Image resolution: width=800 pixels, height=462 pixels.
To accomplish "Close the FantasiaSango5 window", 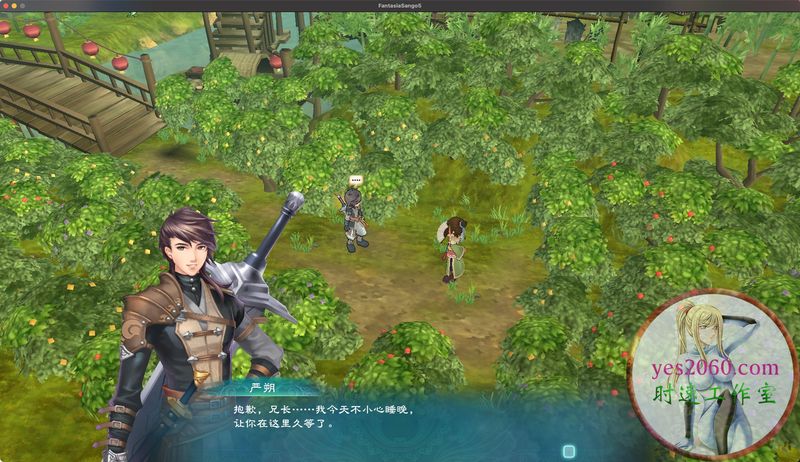I will pos(7,6).
